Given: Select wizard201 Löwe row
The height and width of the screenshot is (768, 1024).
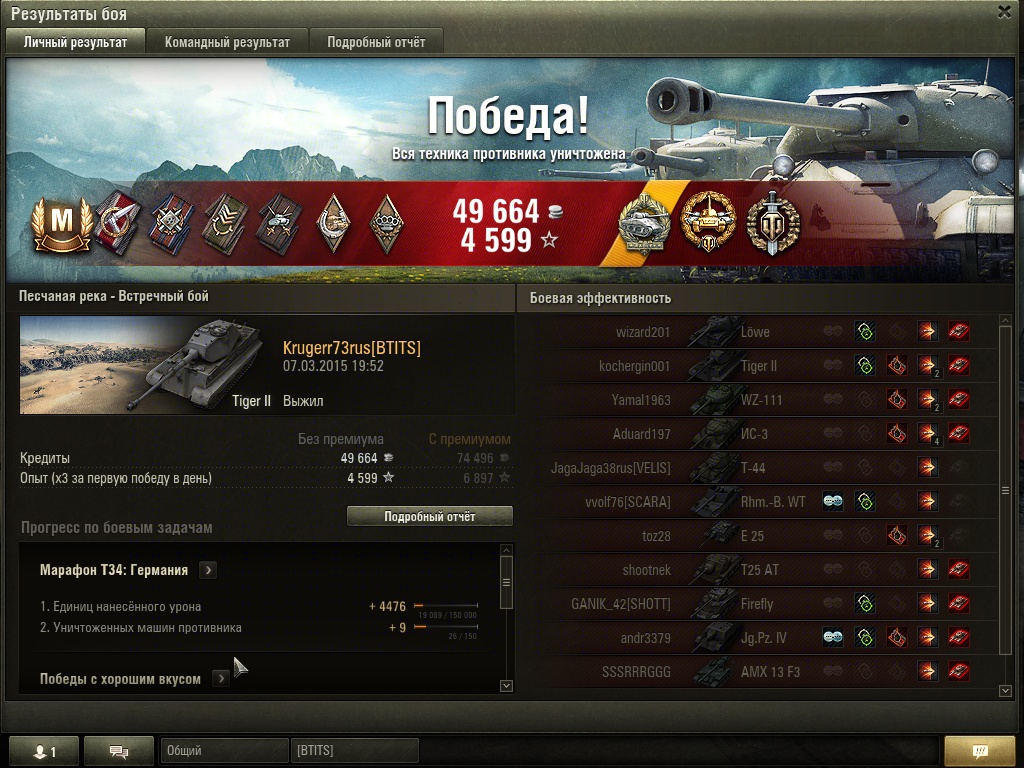Looking at the screenshot, I should 760,332.
